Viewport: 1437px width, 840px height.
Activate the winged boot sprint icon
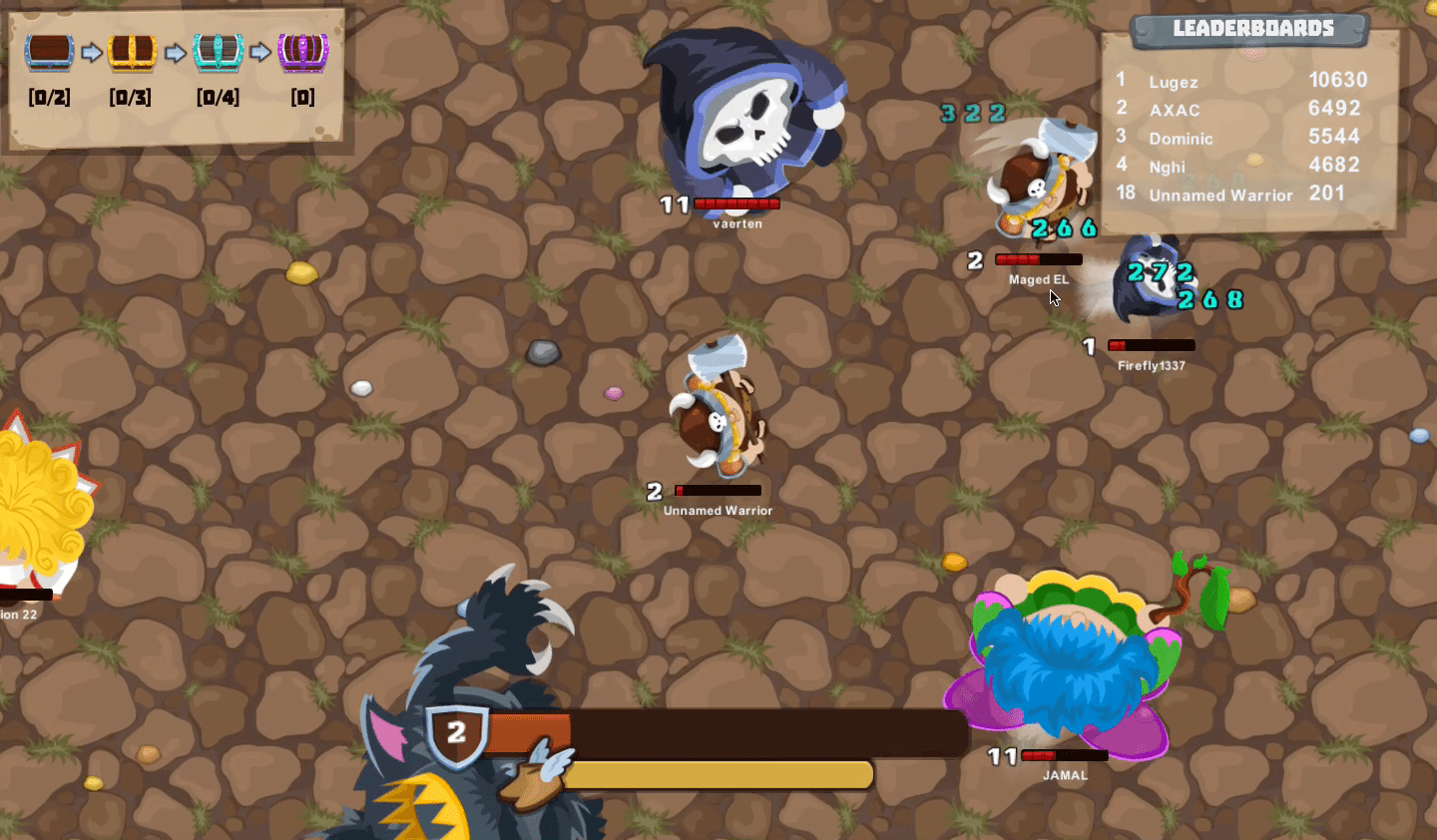pos(535,777)
